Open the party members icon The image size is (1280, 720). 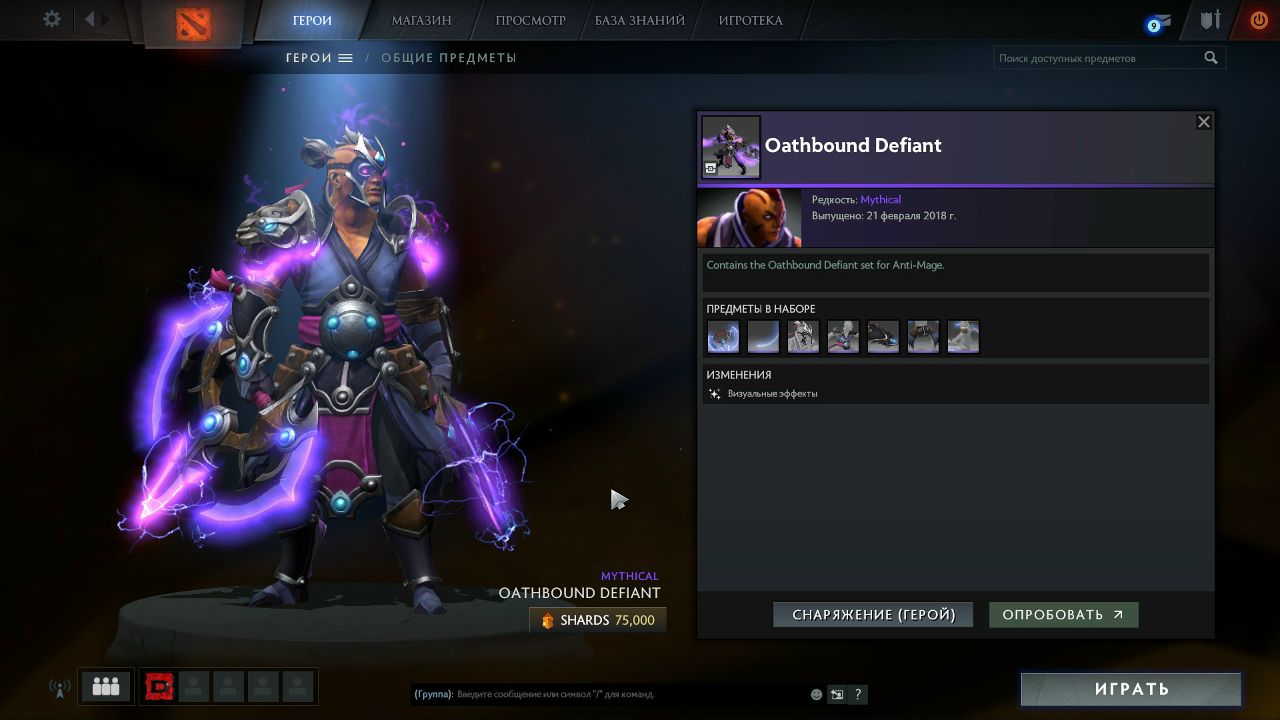coord(106,687)
